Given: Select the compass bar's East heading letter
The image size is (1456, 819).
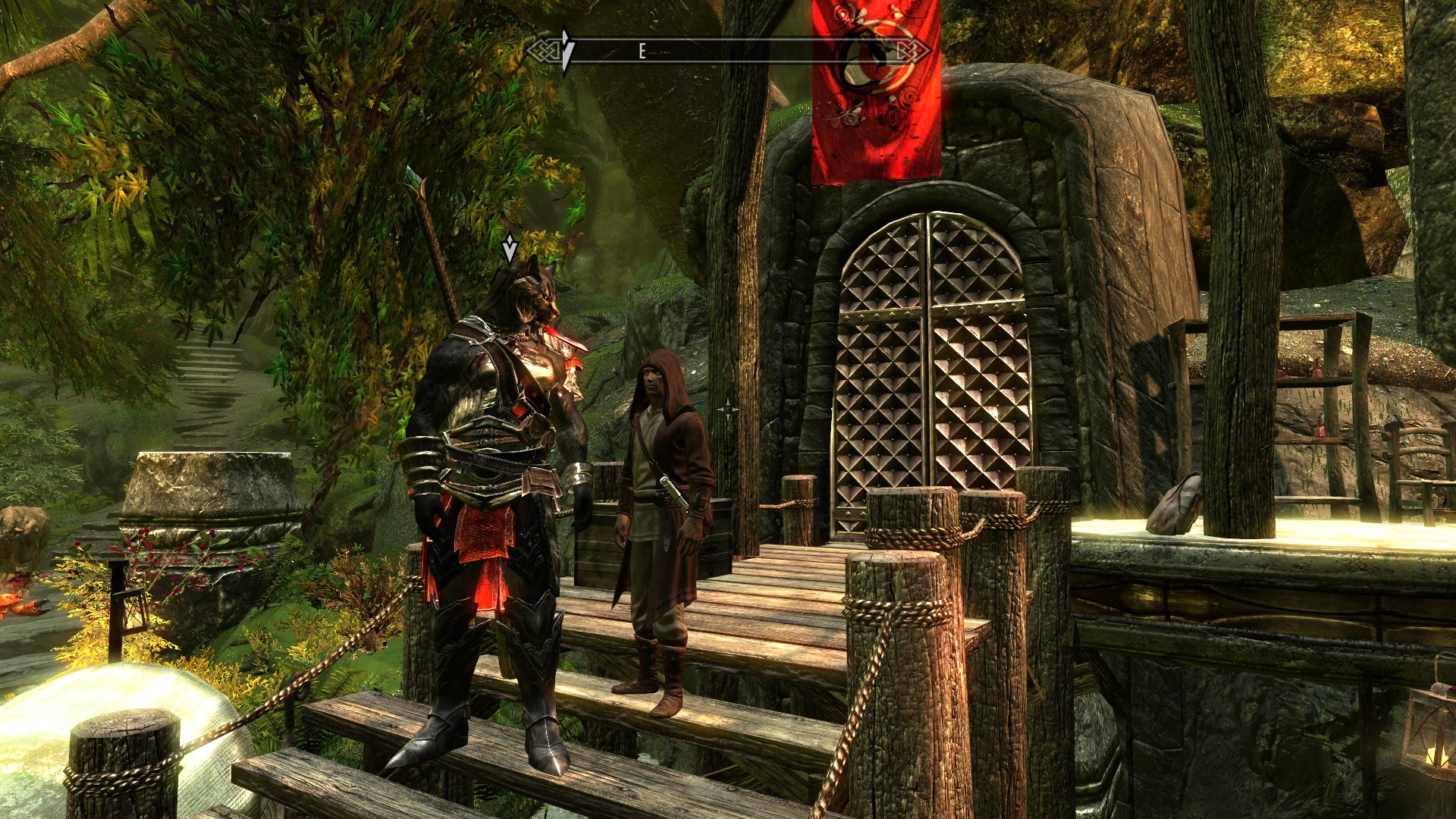Looking at the screenshot, I should 642,52.
